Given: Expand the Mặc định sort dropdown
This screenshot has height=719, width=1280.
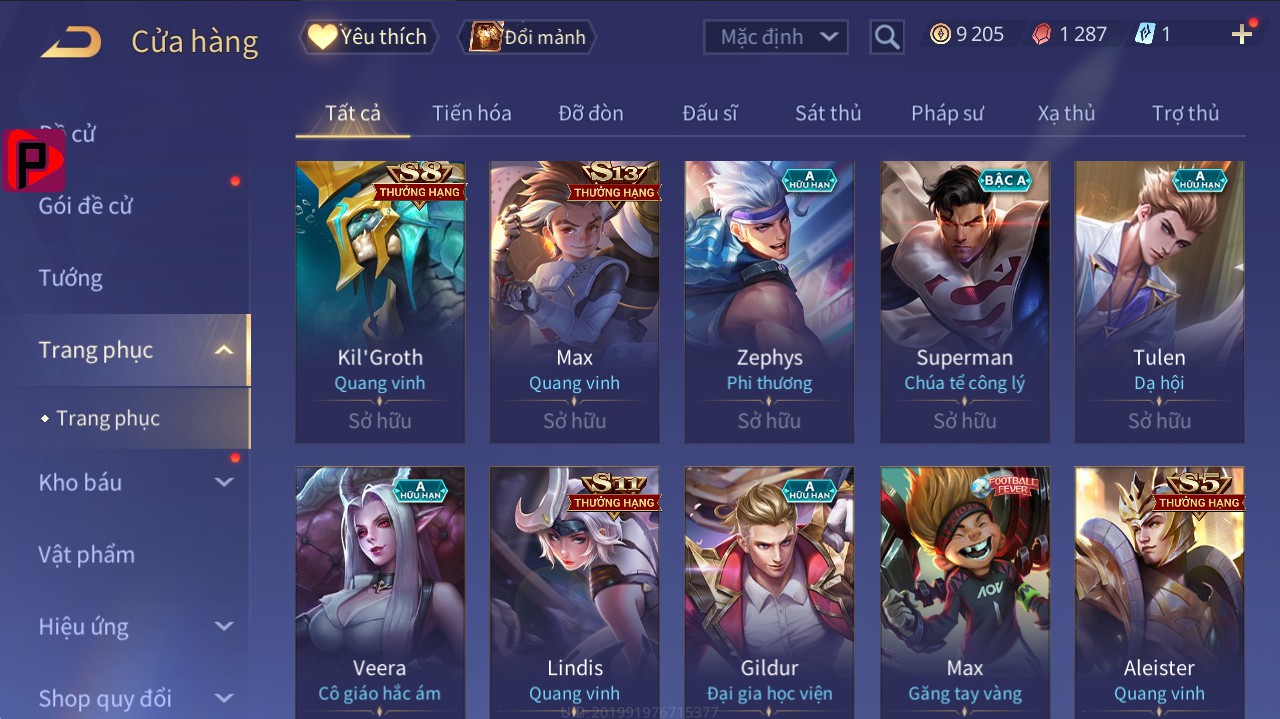Looking at the screenshot, I should (x=776, y=37).
